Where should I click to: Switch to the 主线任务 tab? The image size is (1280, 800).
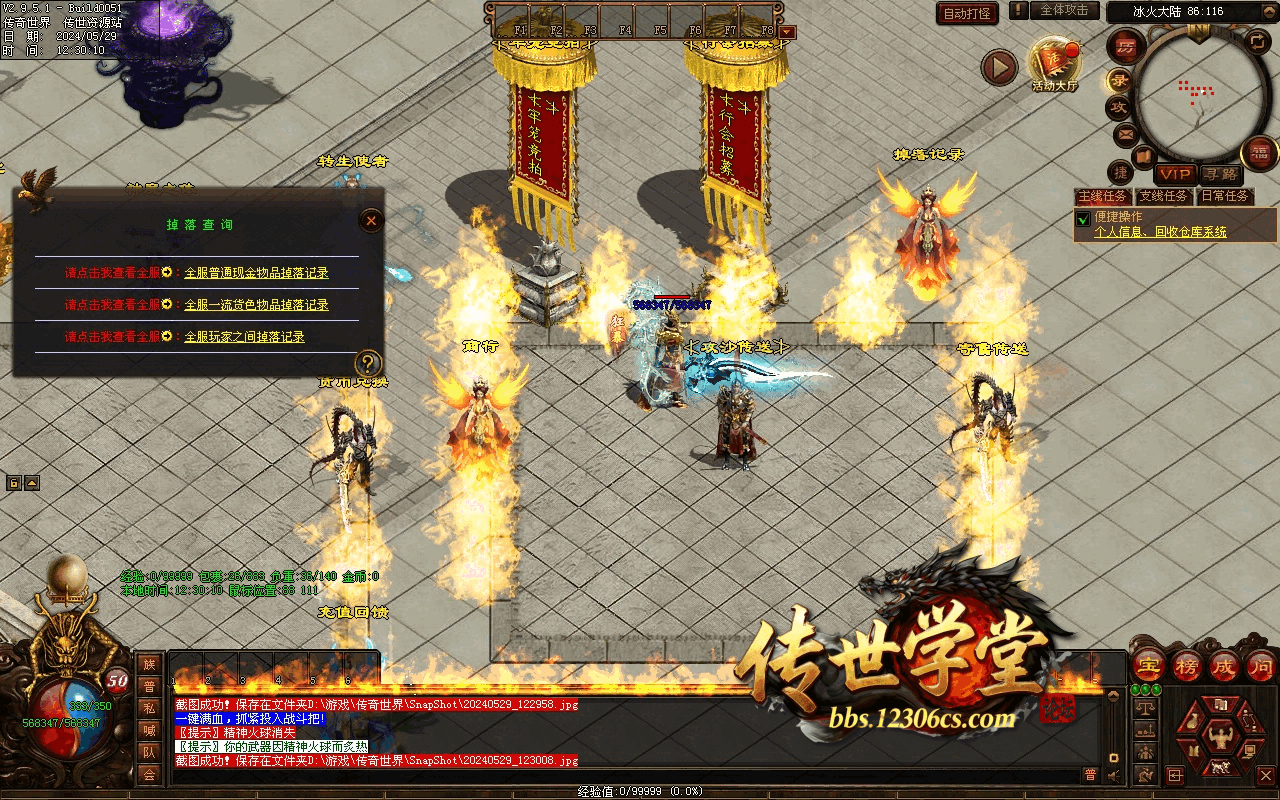1102,196
